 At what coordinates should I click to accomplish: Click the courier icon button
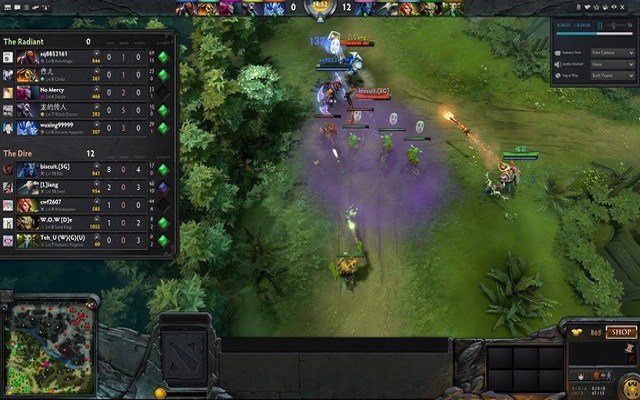coord(578,376)
